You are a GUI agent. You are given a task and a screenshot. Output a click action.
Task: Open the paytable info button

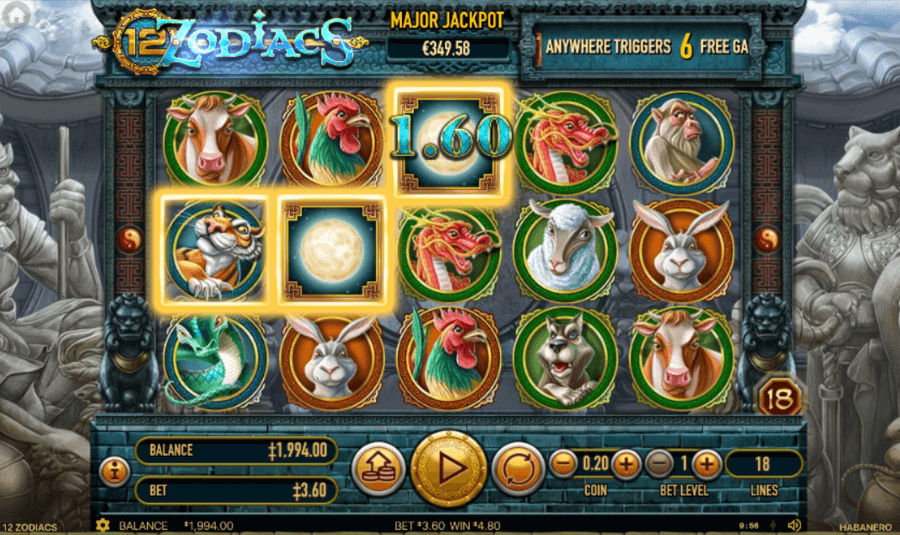(x=115, y=468)
